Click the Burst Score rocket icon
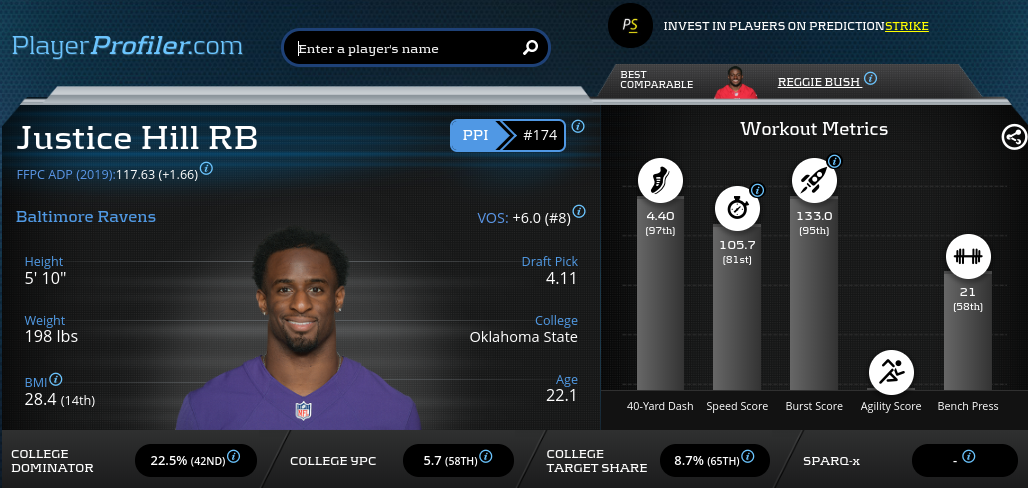 813,180
